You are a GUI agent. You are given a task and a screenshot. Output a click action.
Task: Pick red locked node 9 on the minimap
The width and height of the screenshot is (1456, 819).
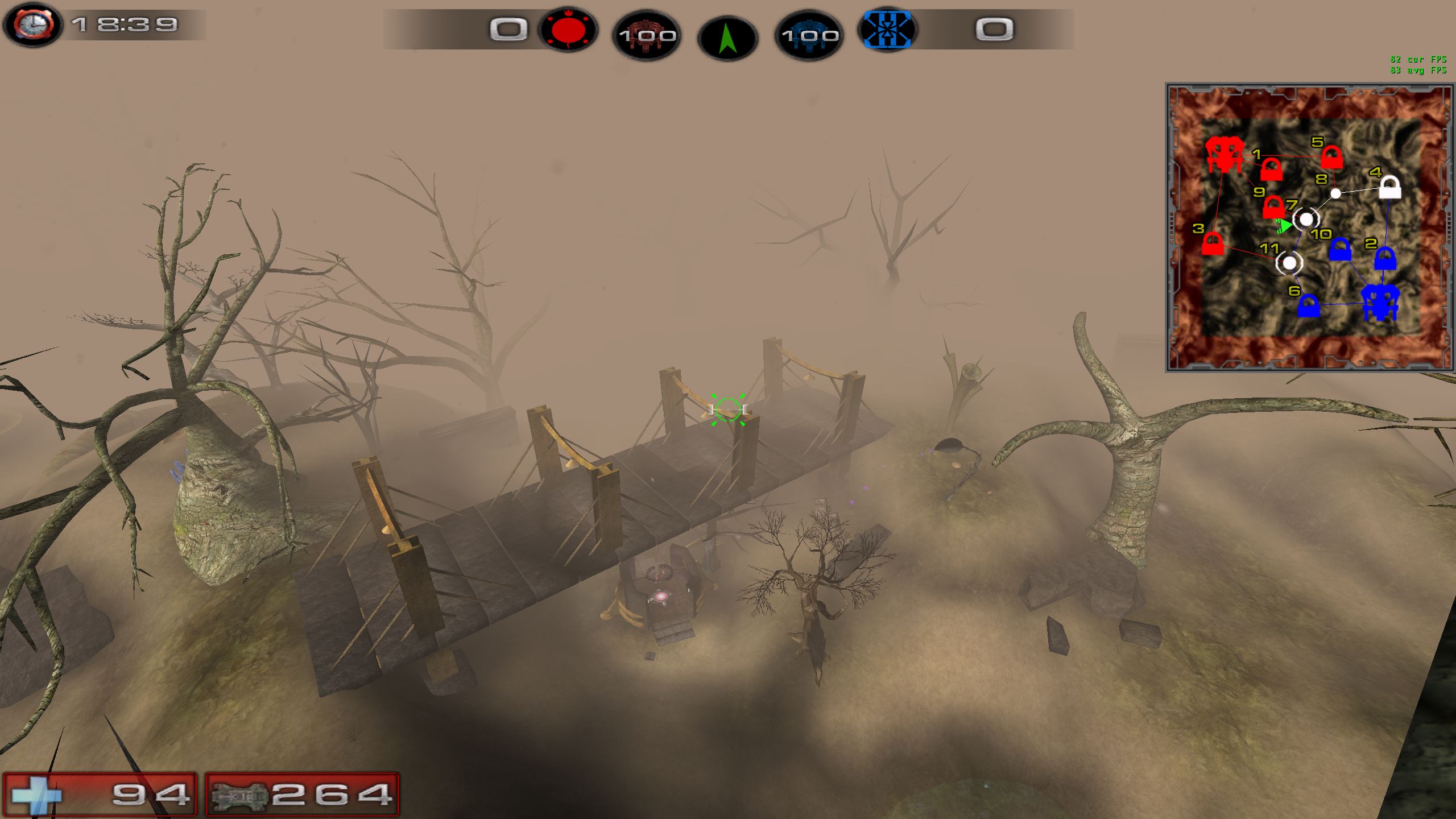pyautogui.click(x=1273, y=207)
